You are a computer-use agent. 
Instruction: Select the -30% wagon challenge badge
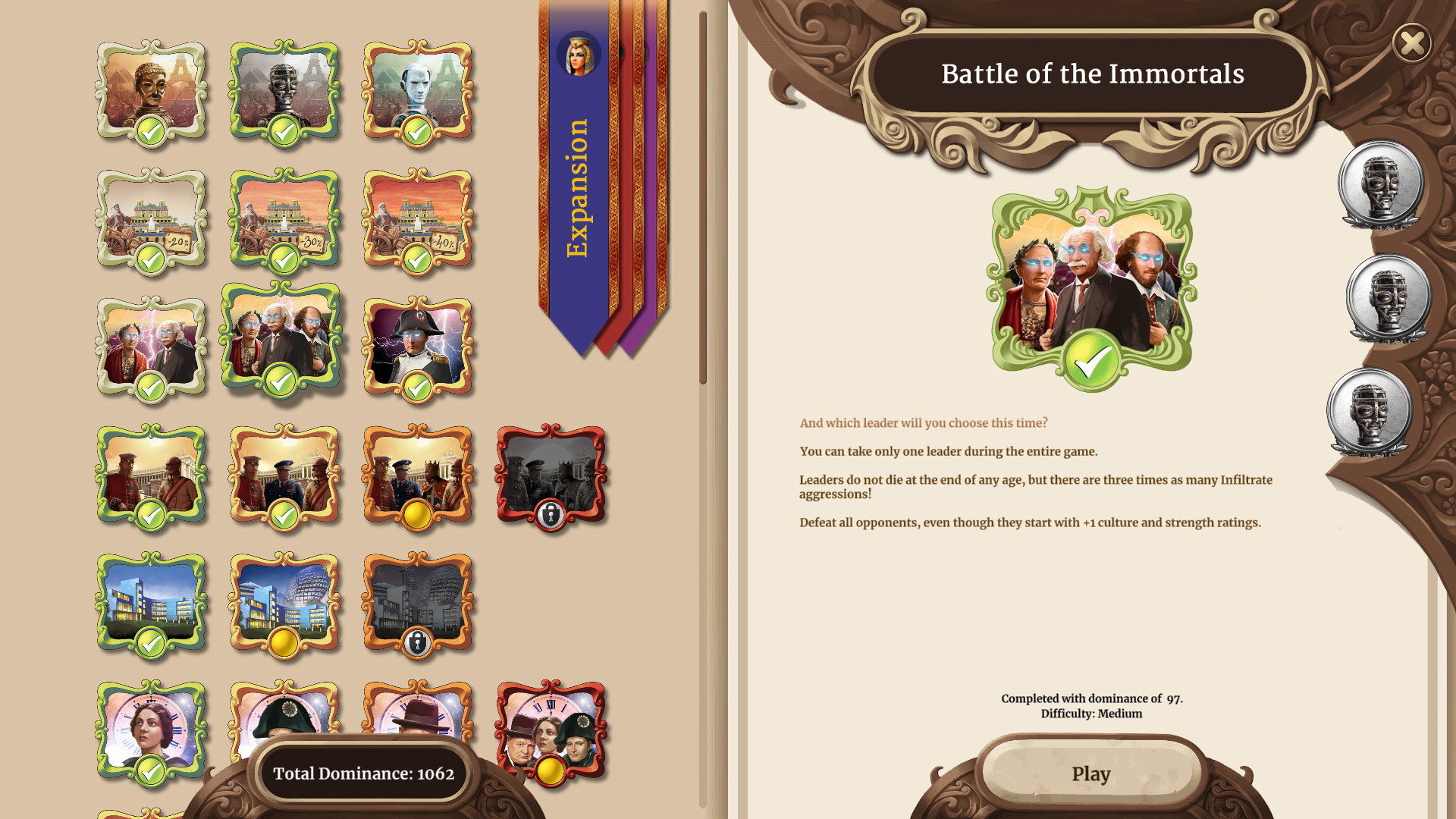(x=284, y=220)
